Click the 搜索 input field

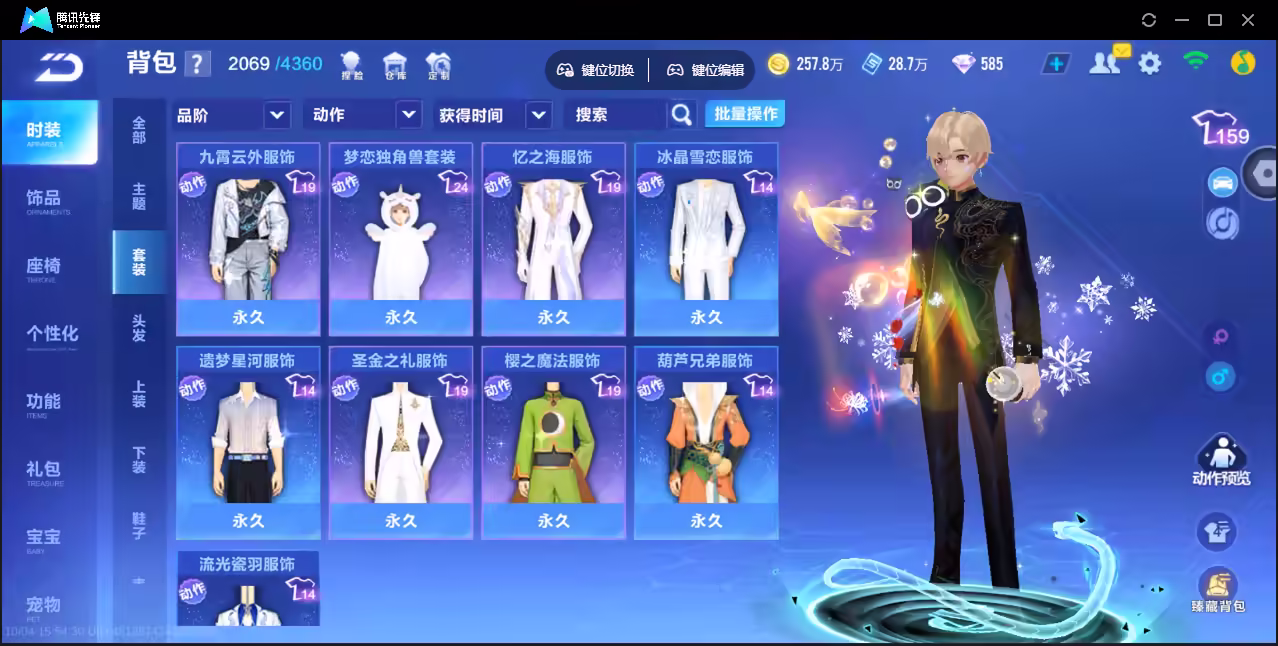614,115
